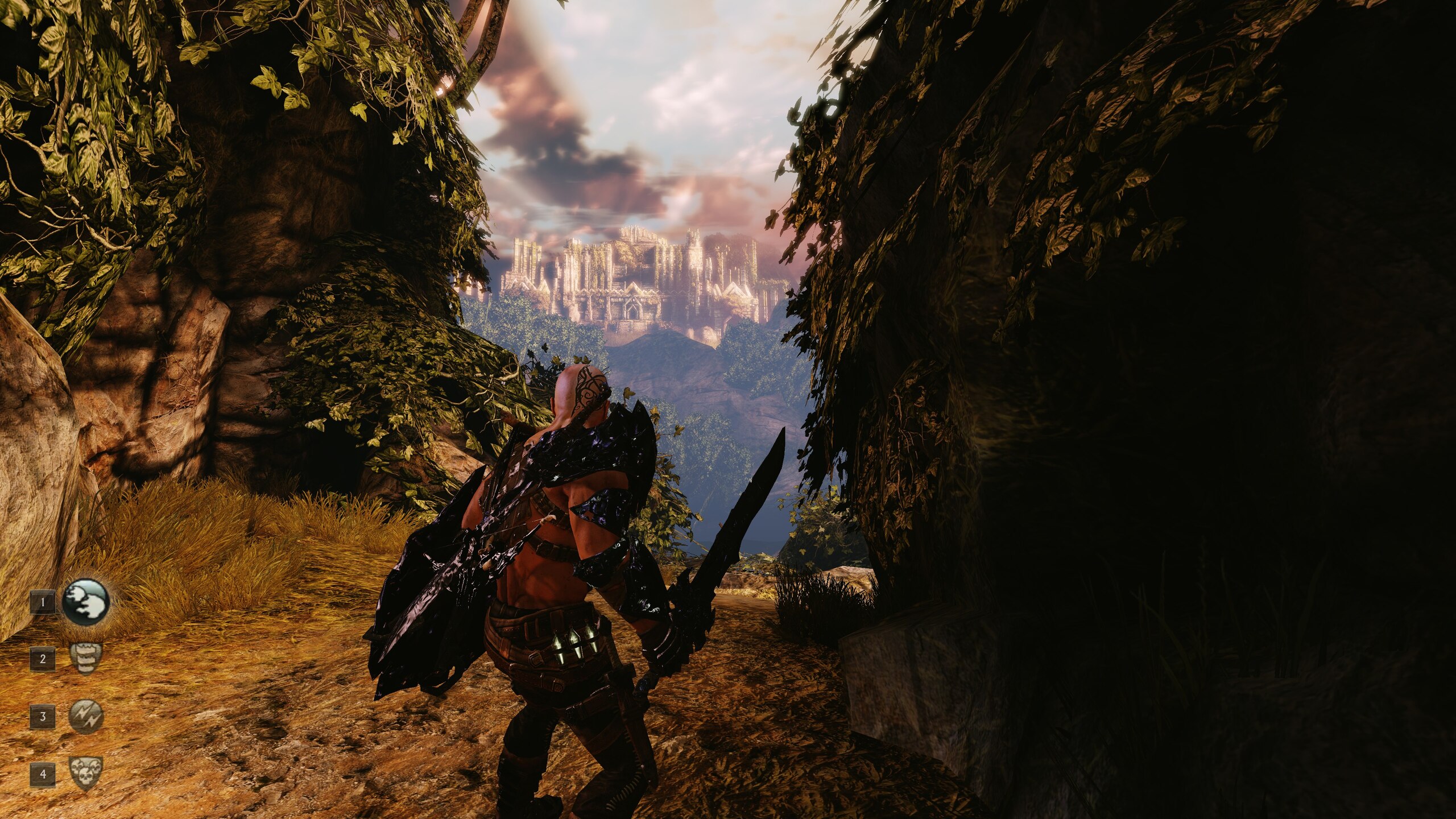Use the broken tower shield ability
Viewport: 1456px width, 819px height.
click(86, 659)
